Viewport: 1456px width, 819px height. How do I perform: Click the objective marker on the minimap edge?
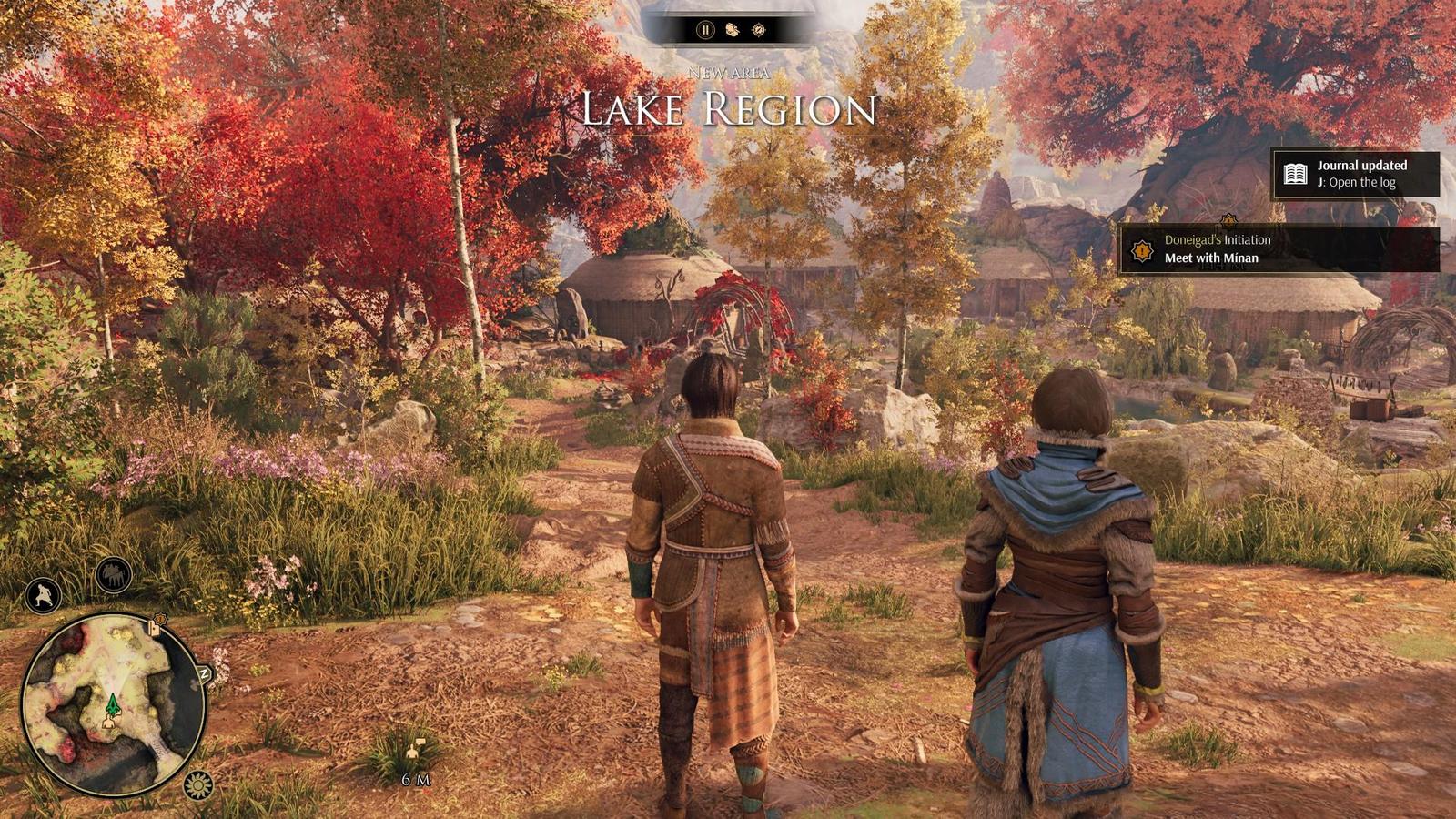pyautogui.click(x=157, y=626)
